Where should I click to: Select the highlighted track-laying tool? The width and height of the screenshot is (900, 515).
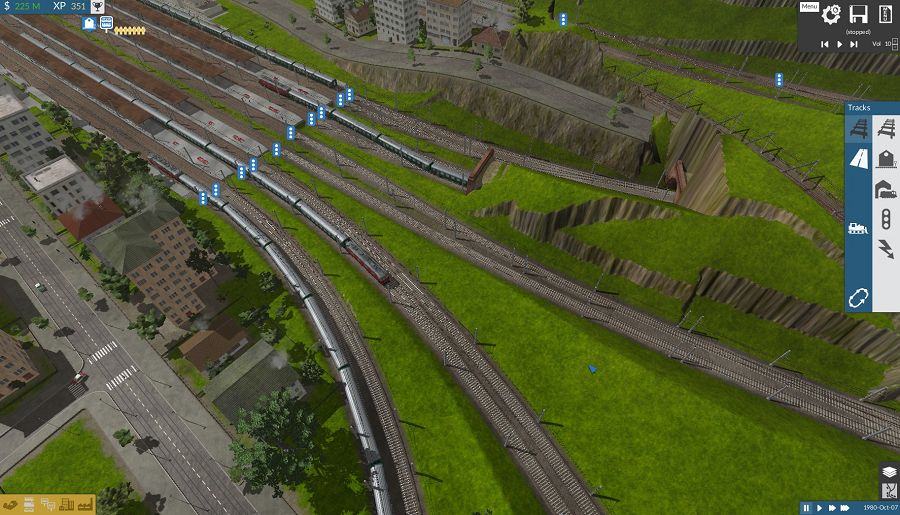tap(859, 128)
